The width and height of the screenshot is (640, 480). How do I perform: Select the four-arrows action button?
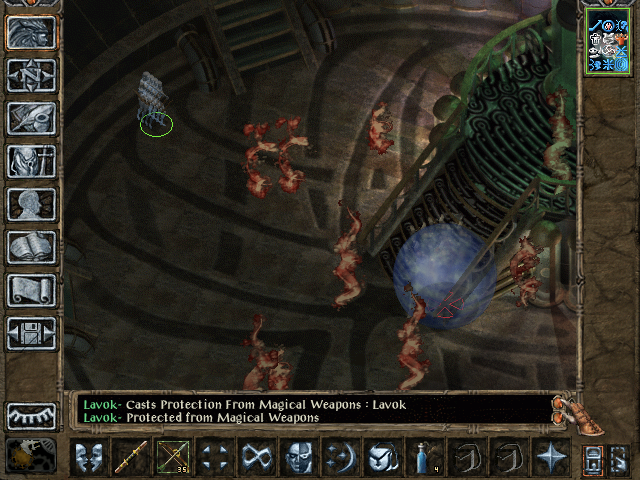click(x=215, y=457)
